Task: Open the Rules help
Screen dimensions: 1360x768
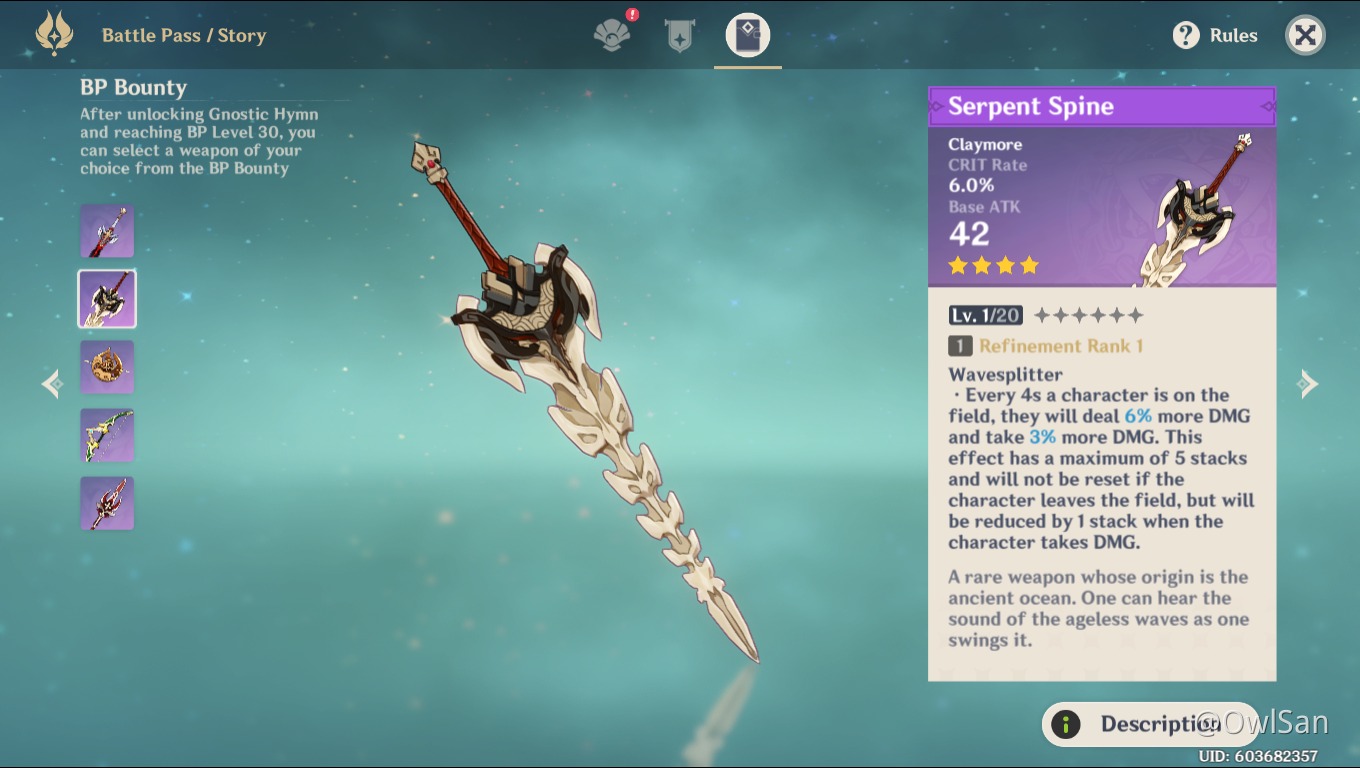Action: (x=1215, y=36)
